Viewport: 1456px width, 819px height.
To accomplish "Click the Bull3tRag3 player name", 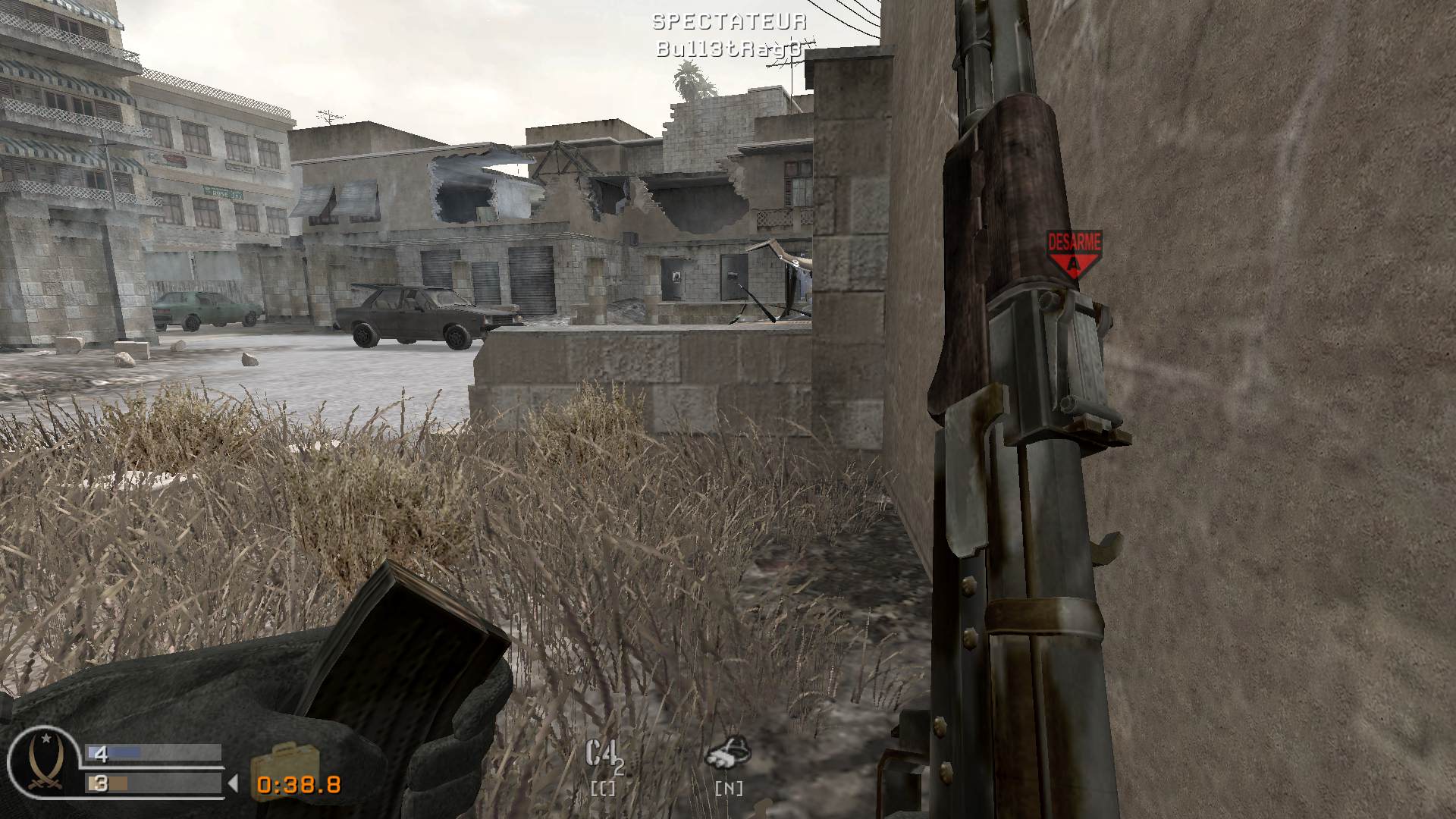I will tap(729, 48).
